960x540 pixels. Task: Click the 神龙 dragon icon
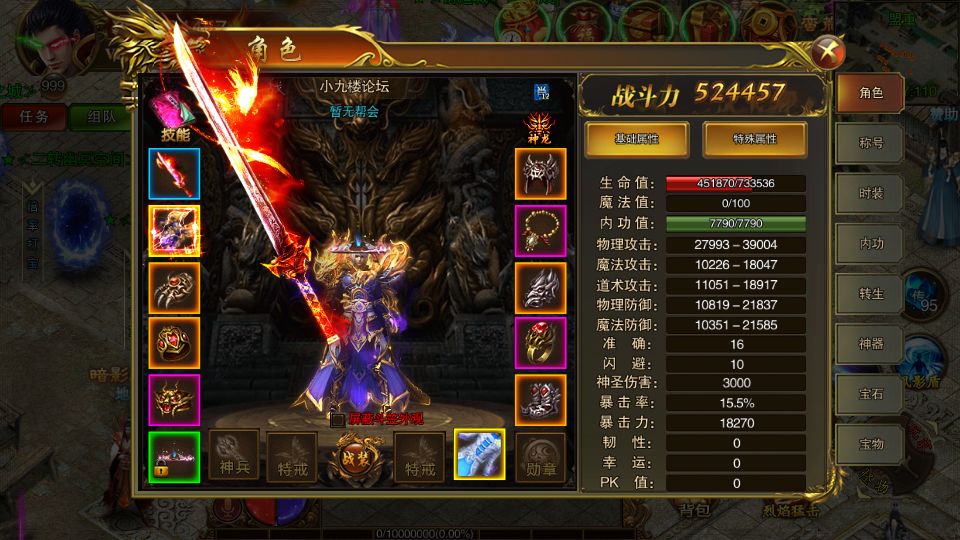click(540, 127)
